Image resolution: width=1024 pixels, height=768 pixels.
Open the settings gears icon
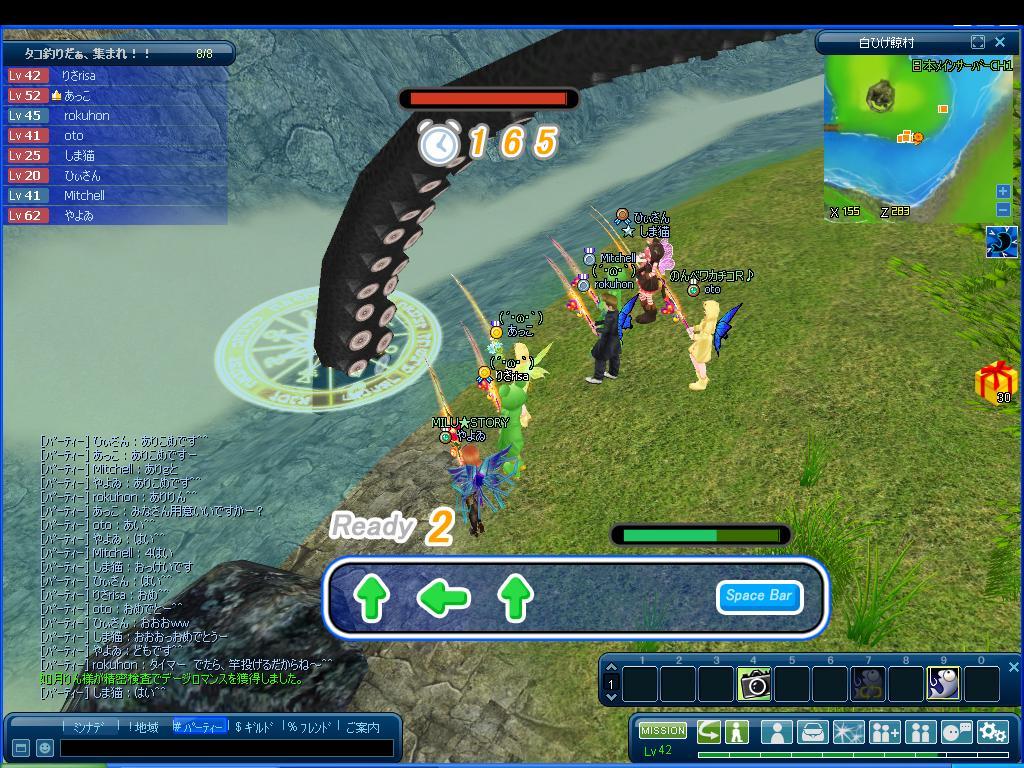click(x=992, y=732)
